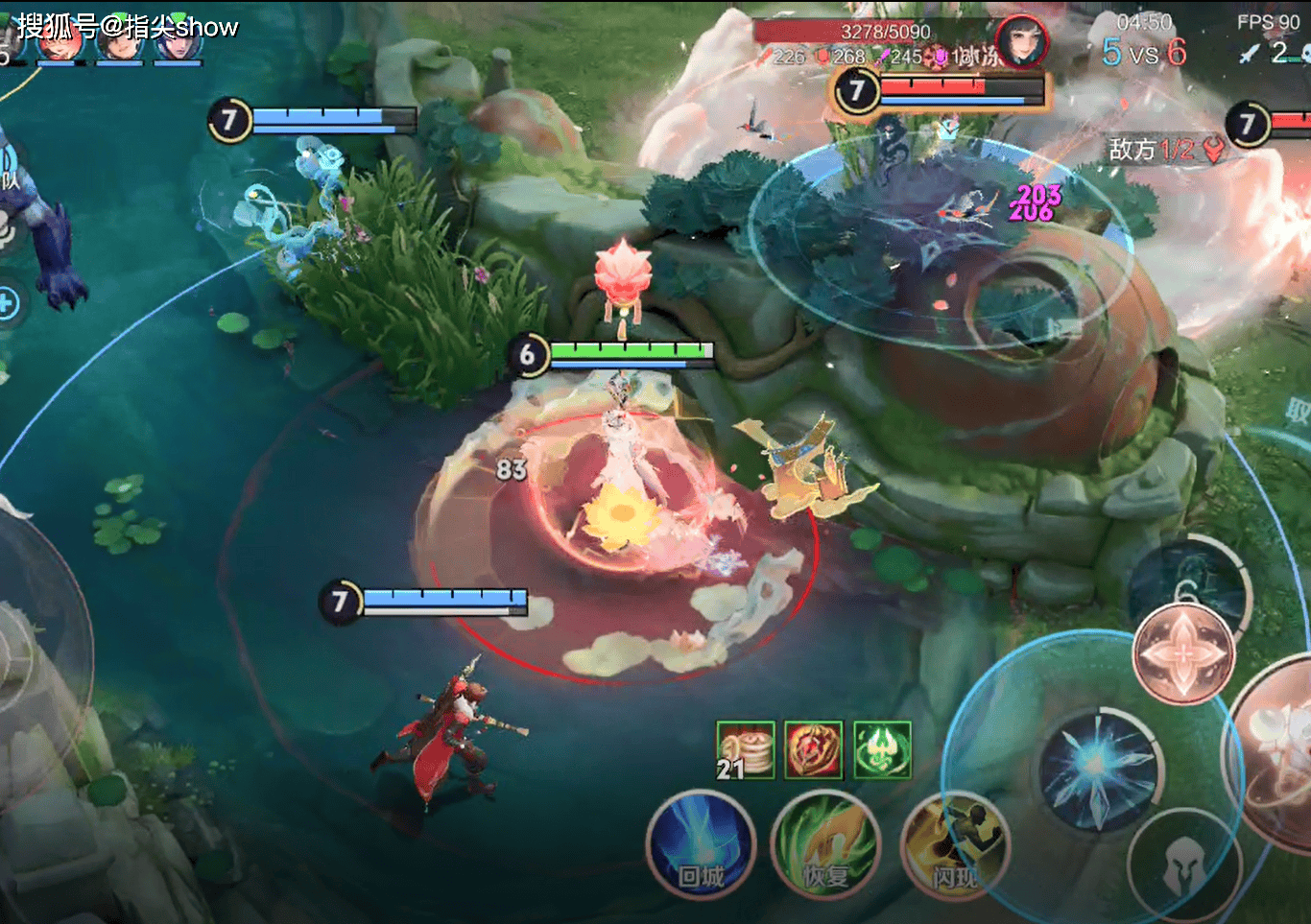Activate the pink four-petal flower skill

coord(1183,653)
